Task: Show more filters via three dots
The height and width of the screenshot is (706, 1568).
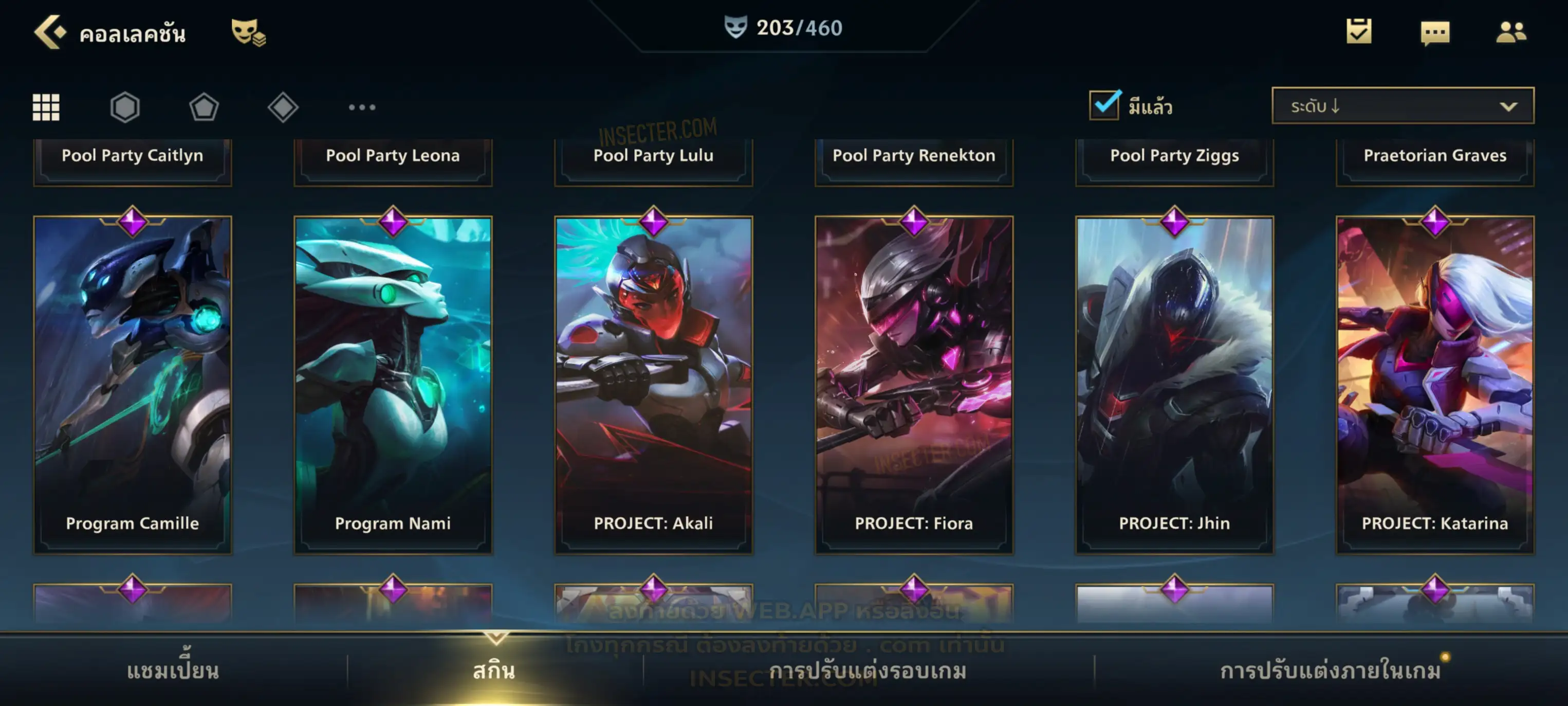Action: (x=362, y=107)
